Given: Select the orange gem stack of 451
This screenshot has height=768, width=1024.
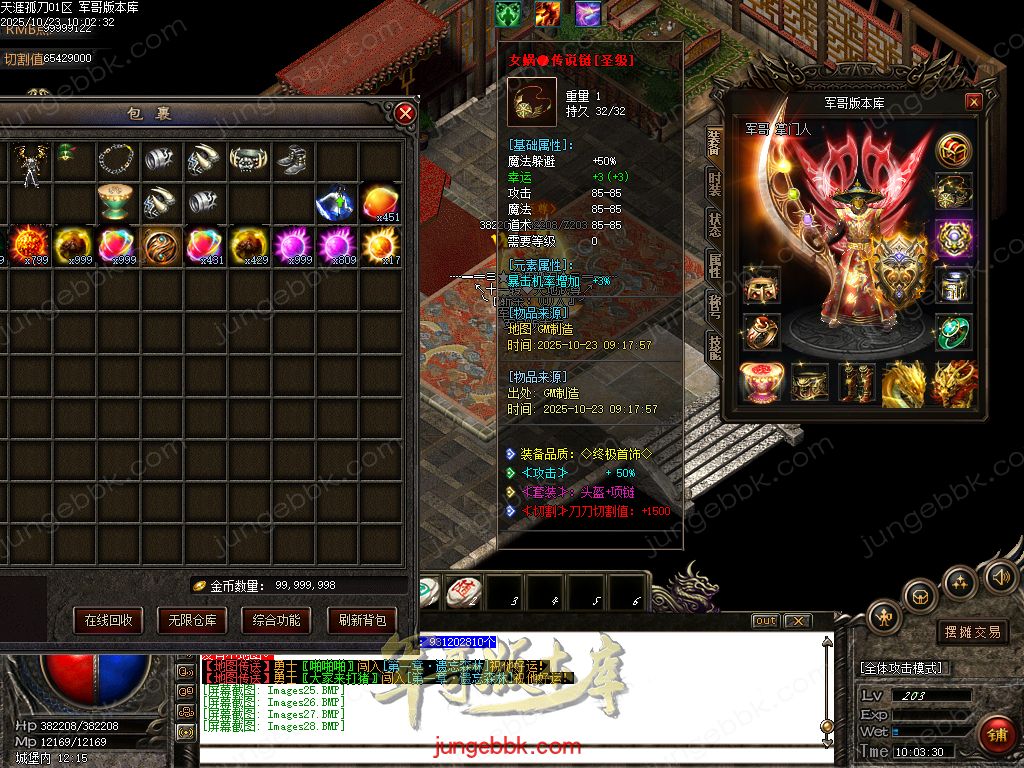Looking at the screenshot, I should tap(381, 203).
